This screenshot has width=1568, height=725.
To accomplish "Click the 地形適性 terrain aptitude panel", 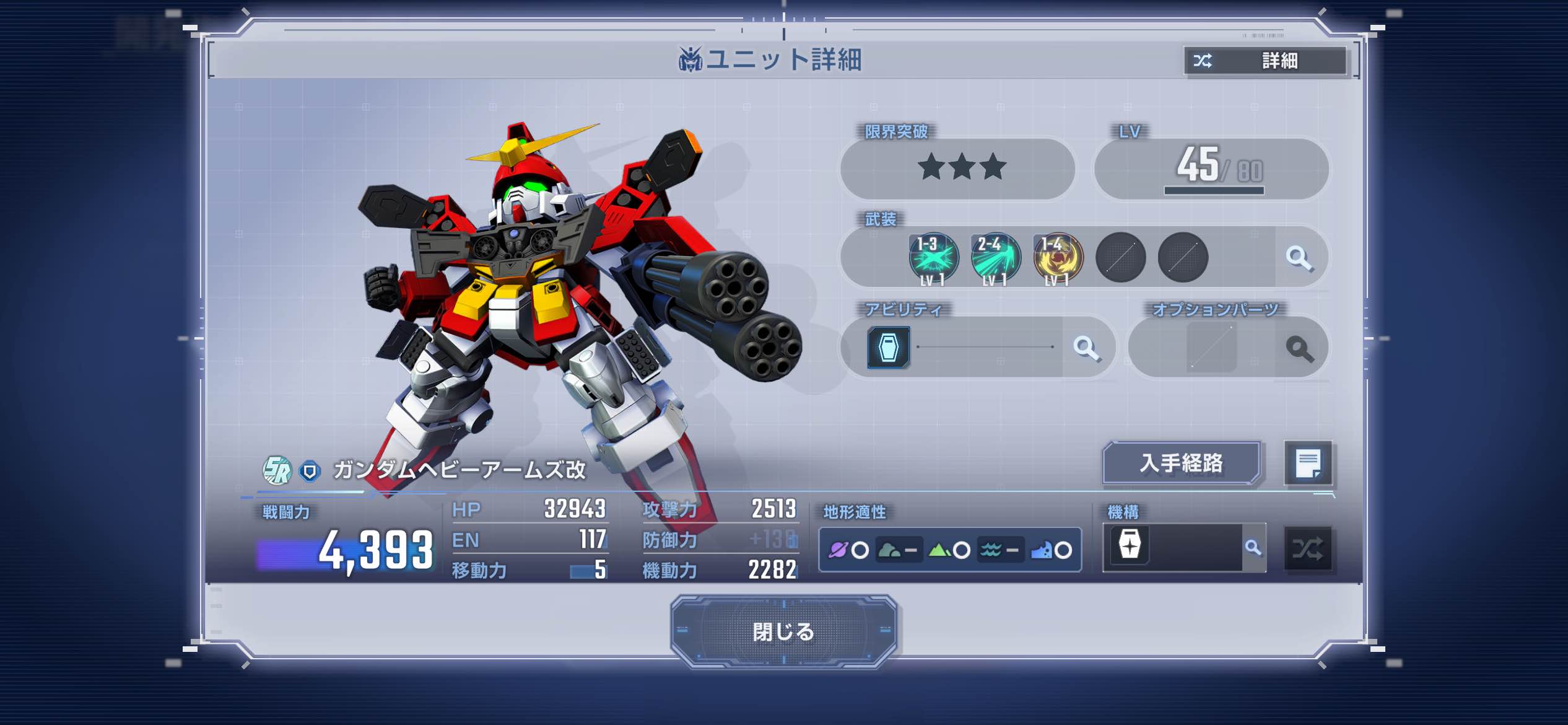I will [950, 550].
